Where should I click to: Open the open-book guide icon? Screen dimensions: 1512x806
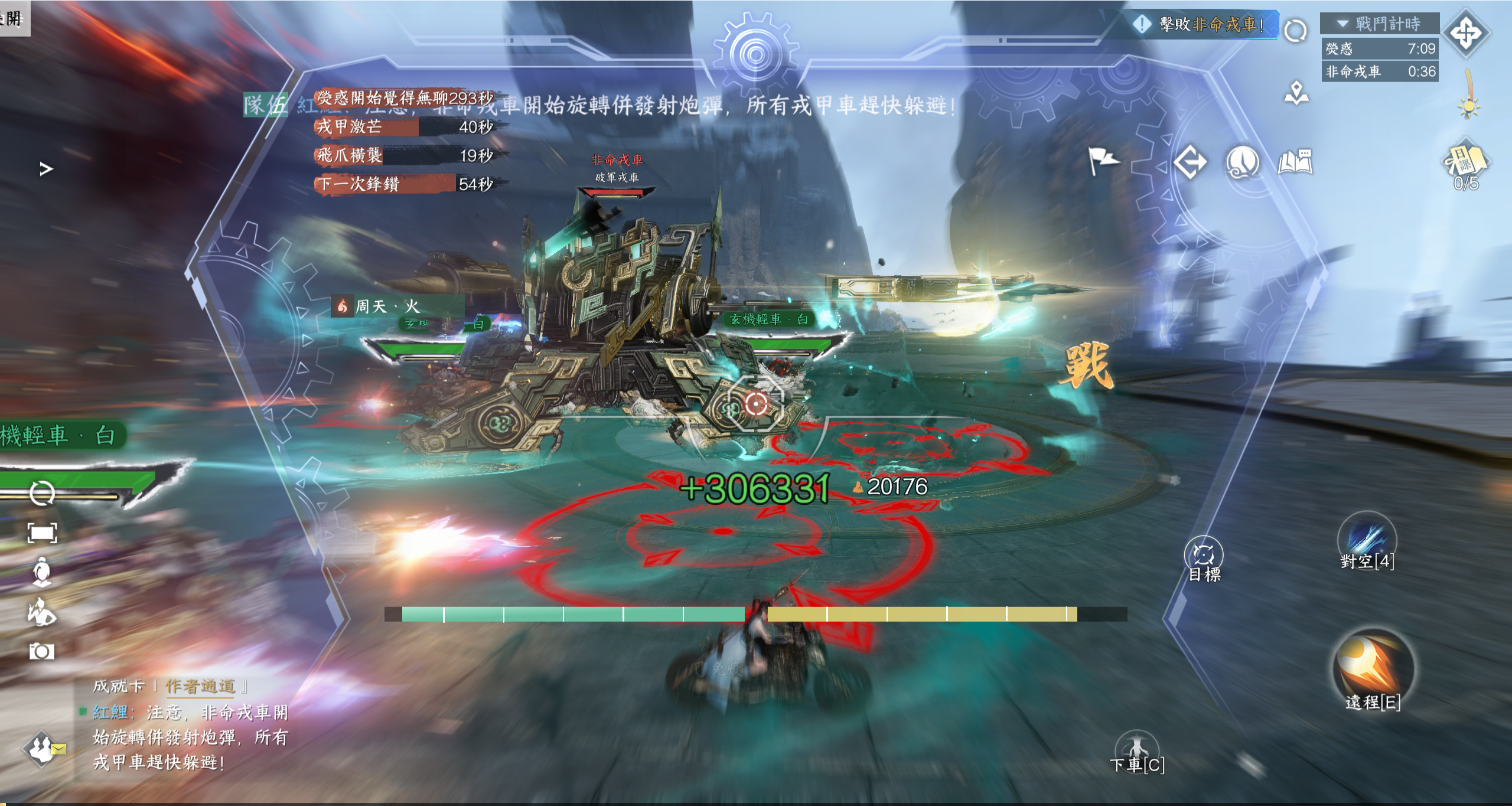click(x=1295, y=162)
